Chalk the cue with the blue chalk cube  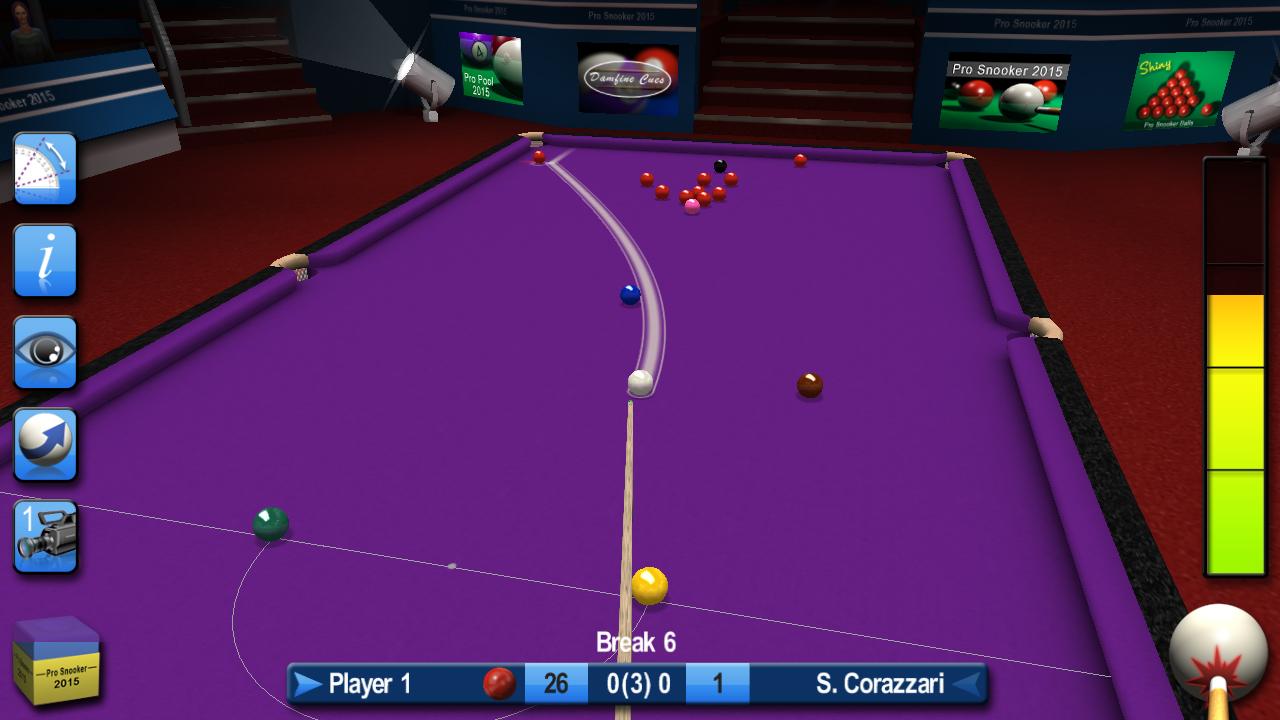[x=57, y=660]
